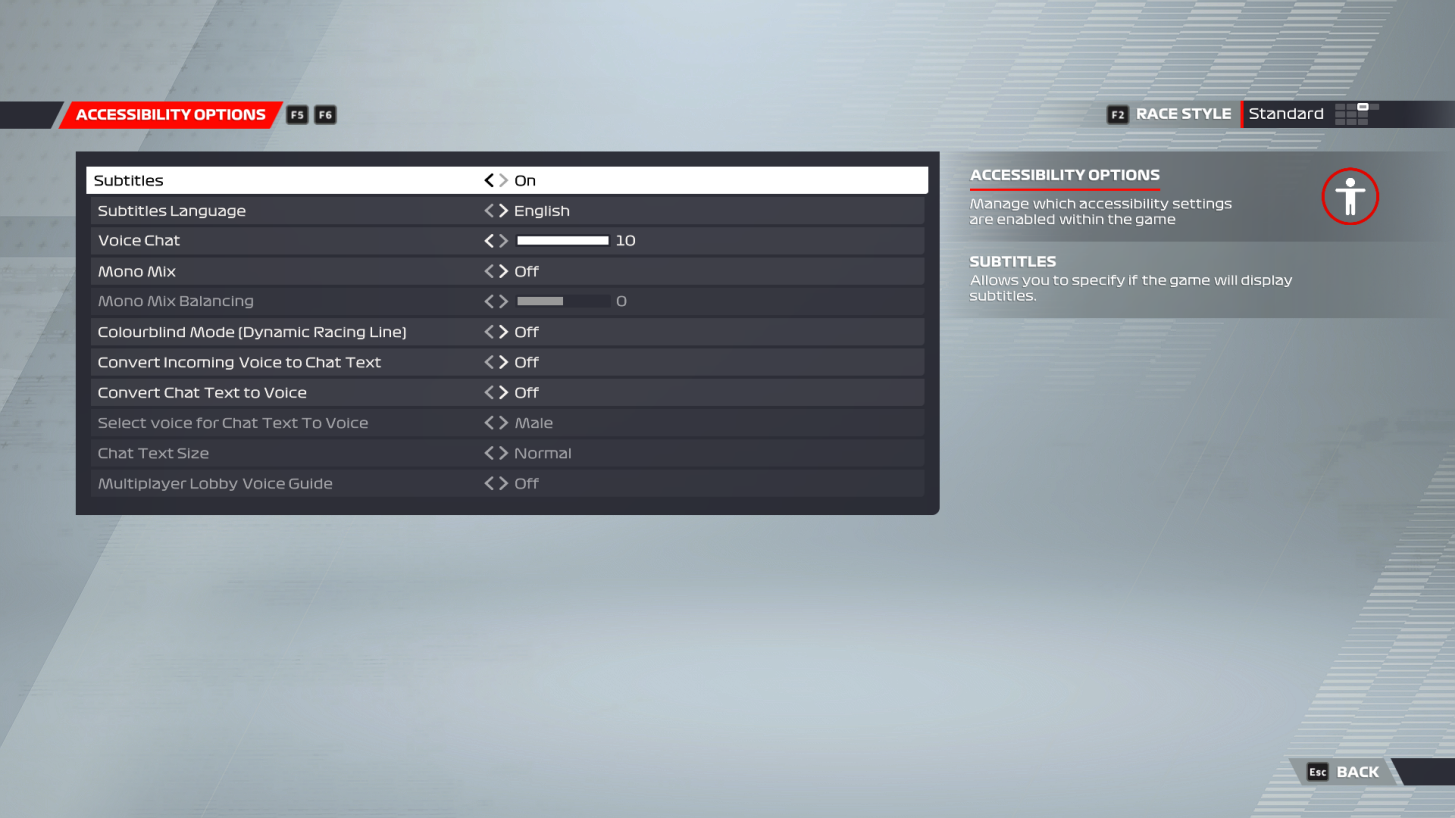The height and width of the screenshot is (818, 1455).
Task: Select the Race Style menu item
Action: point(1182,114)
